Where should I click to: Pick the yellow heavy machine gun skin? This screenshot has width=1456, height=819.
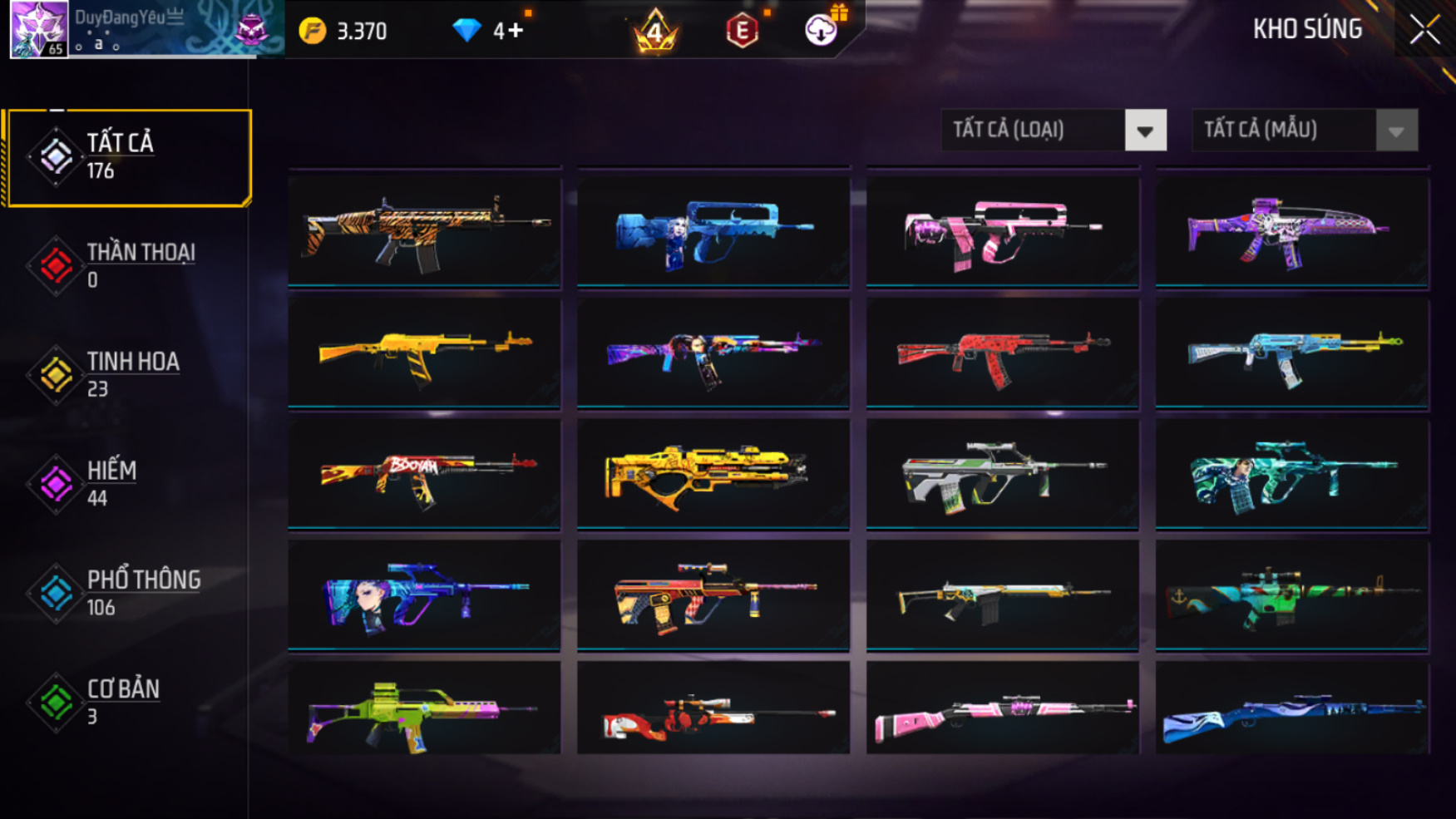coord(713,474)
